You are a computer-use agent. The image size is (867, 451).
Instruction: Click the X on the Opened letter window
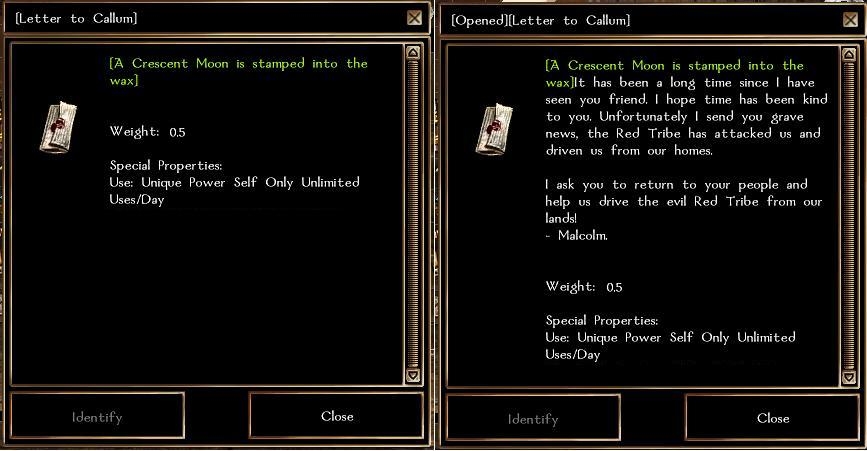pos(851,20)
